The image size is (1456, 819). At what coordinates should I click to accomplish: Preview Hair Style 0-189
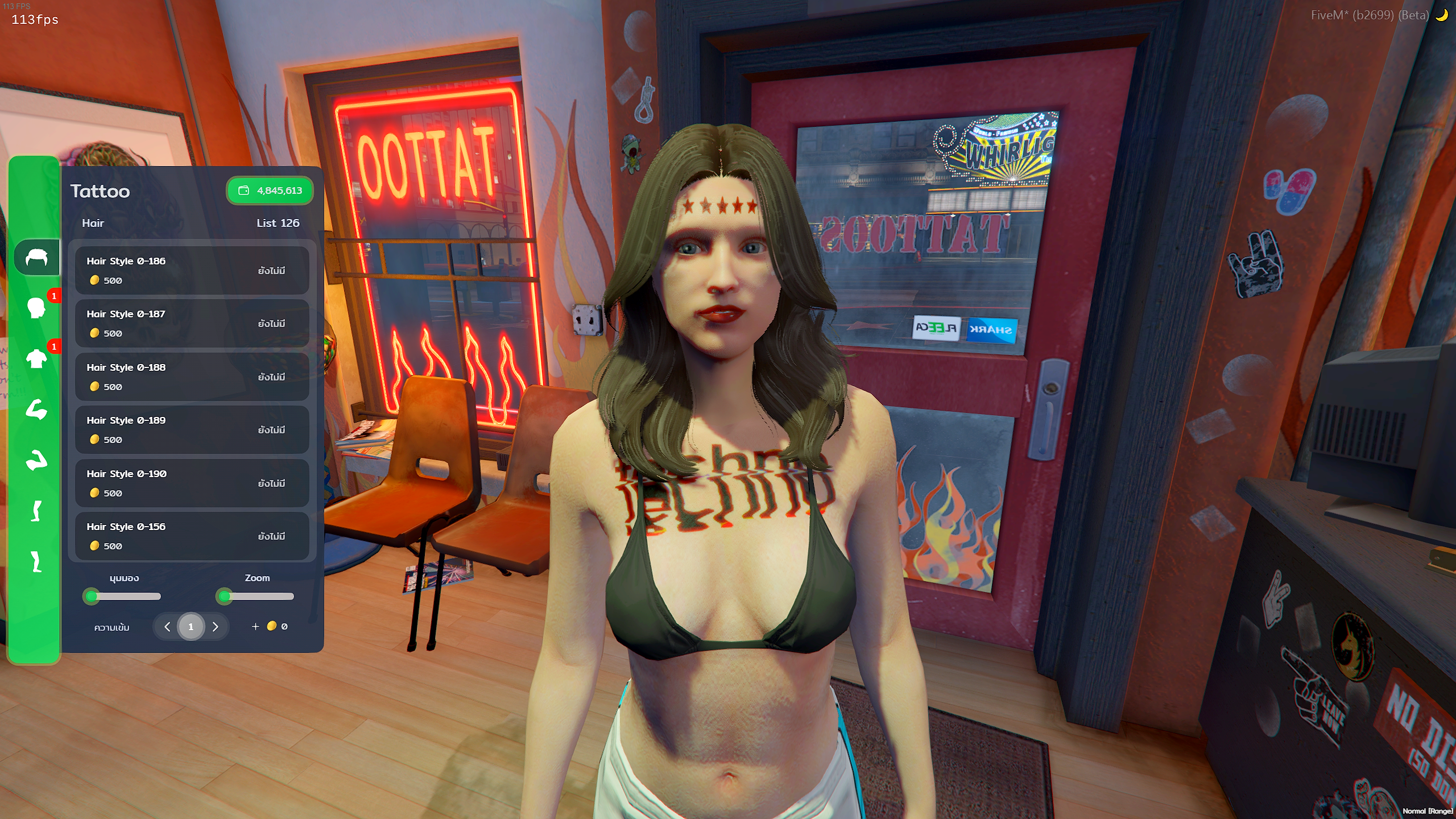(x=192, y=429)
